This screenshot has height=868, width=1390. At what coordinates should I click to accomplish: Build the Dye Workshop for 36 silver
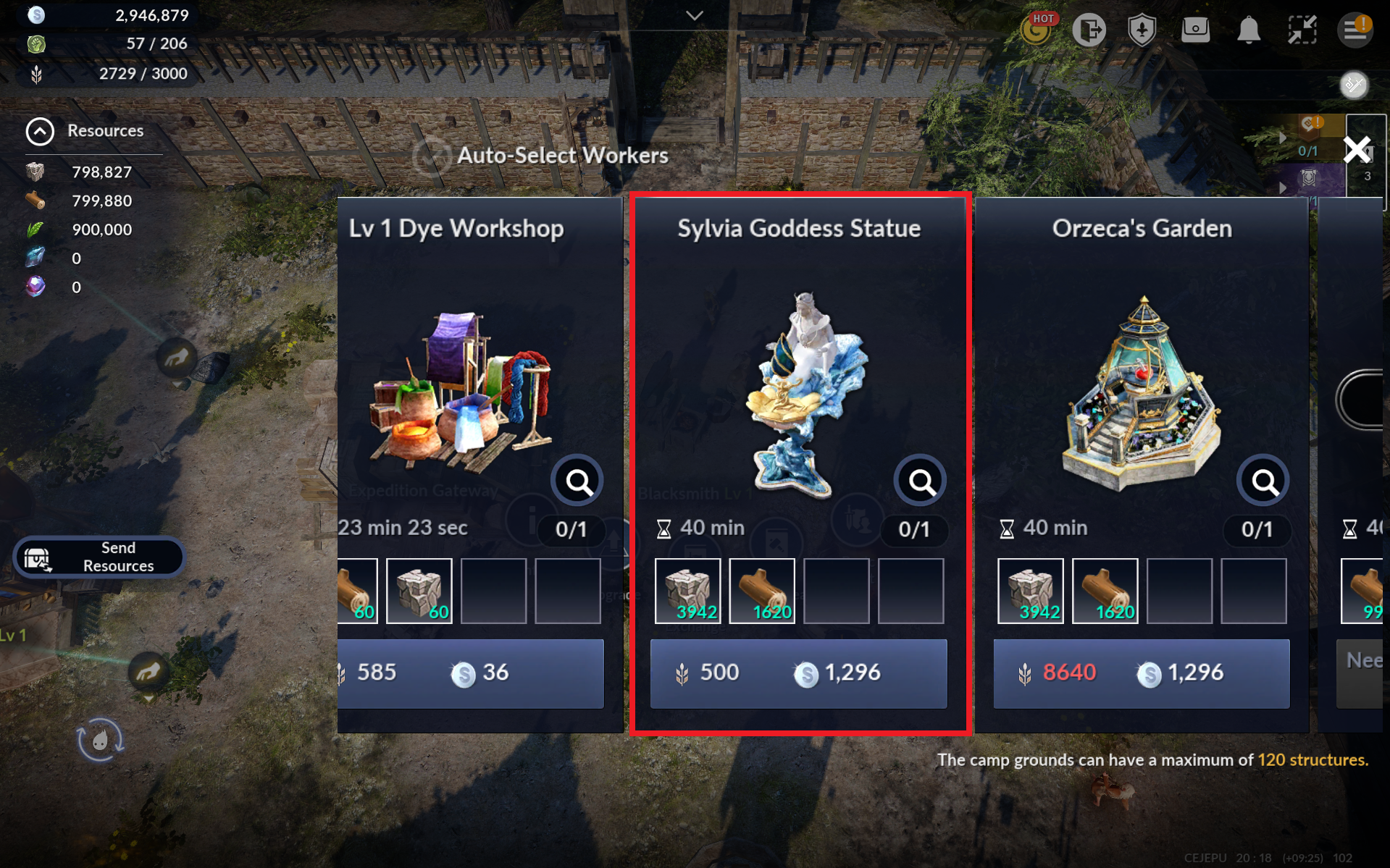[x=471, y=673]
